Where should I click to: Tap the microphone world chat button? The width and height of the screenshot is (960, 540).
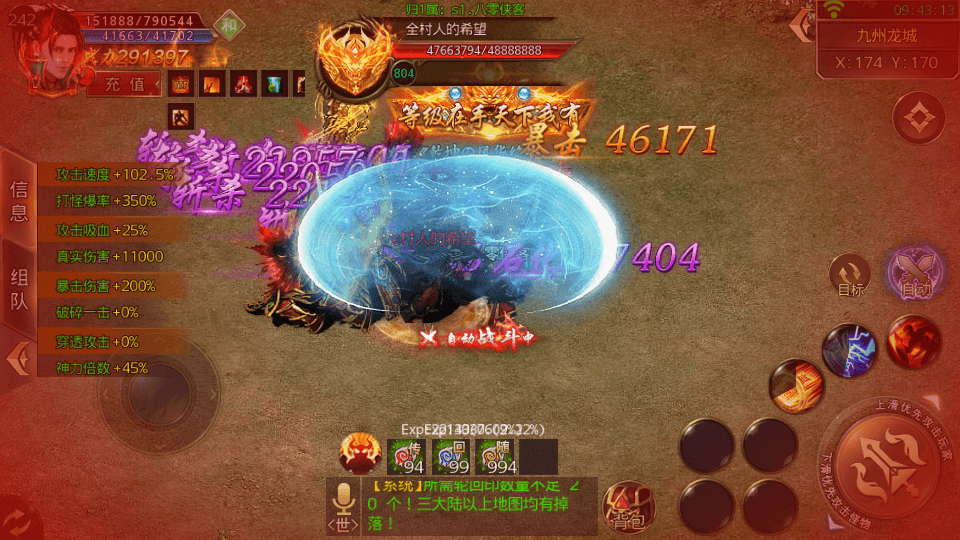(x=344, y=505)
